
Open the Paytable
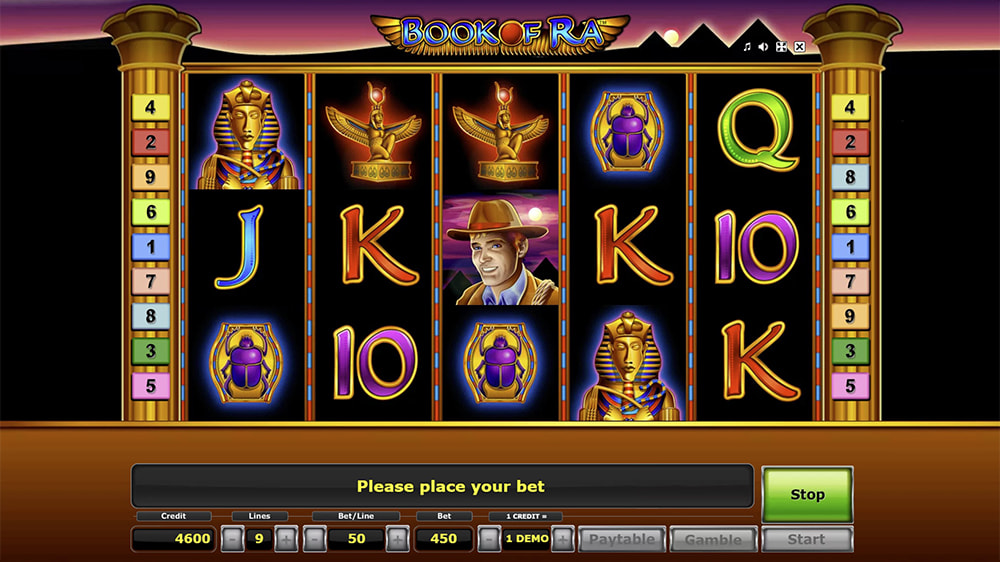(622, 539)
